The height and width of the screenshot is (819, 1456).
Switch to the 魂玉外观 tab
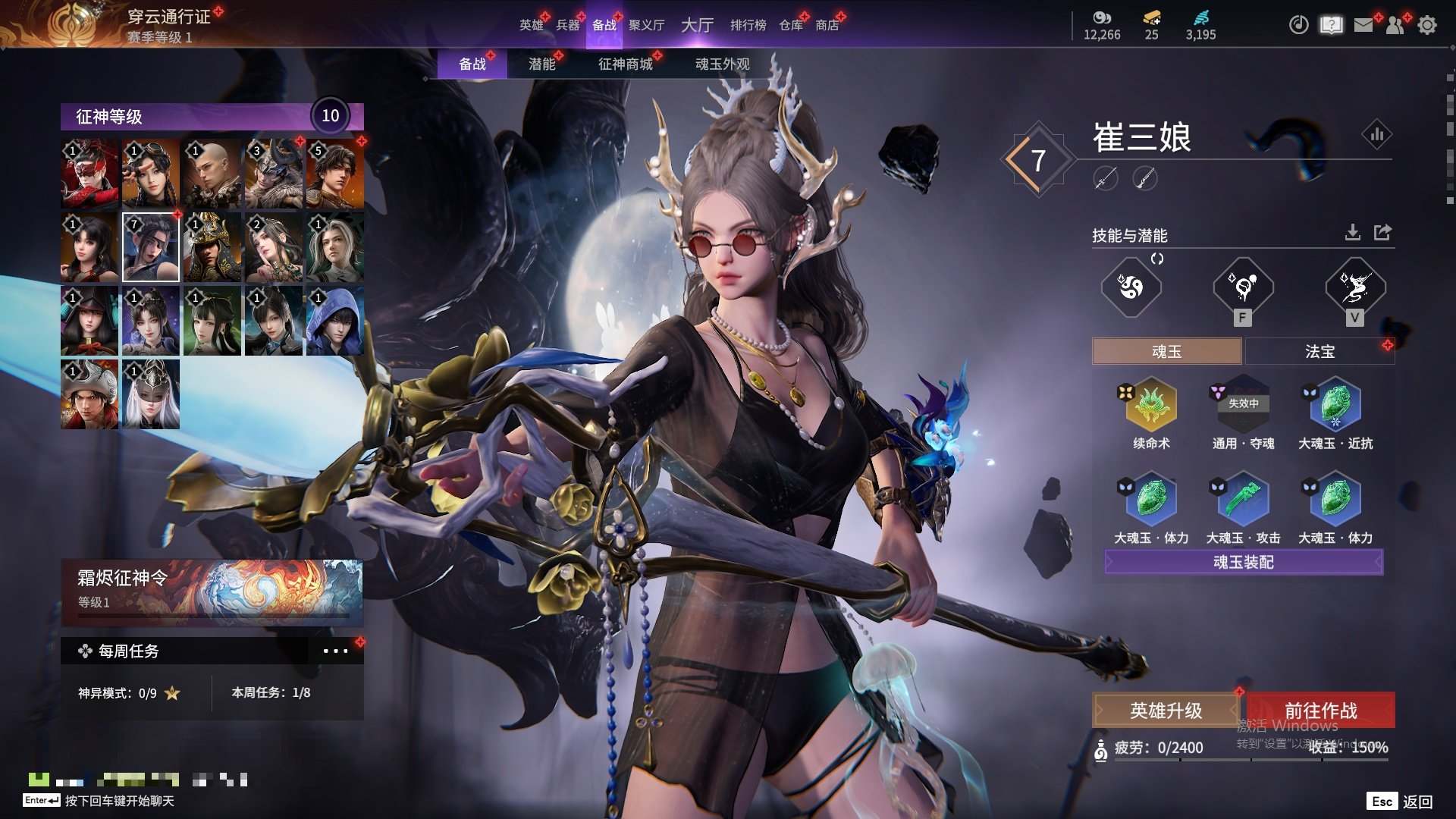pos(722,64)
